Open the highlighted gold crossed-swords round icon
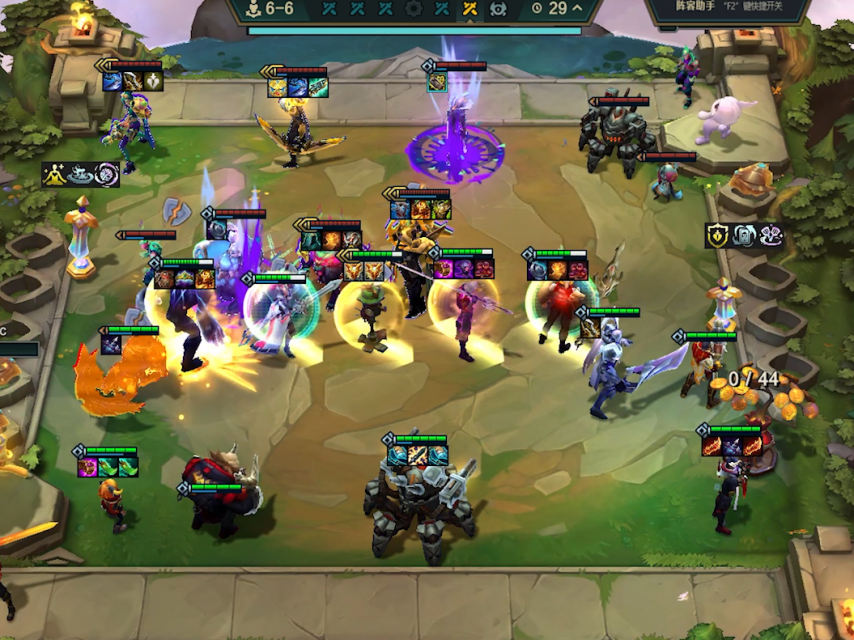The width and height of the screenshot is (854, 640). coord(468,9)
